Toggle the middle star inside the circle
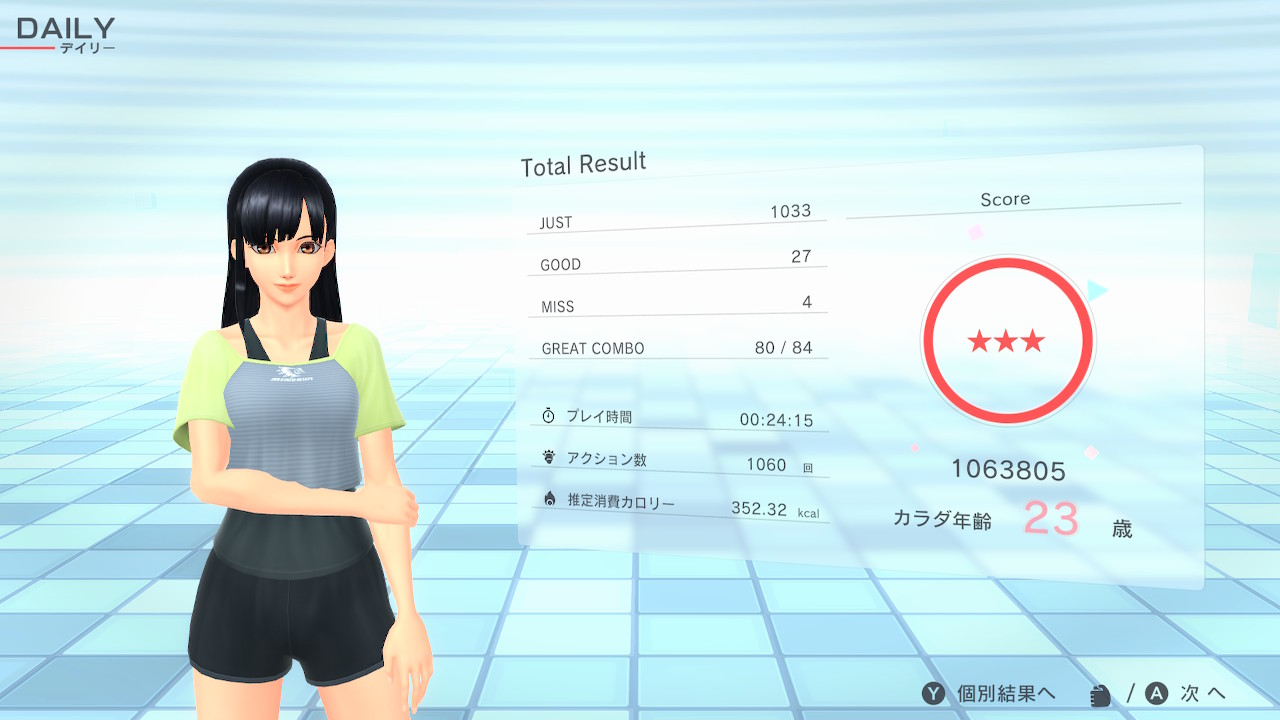The width and height of the screenshot is (1280, 720). tap(1008, 341)
